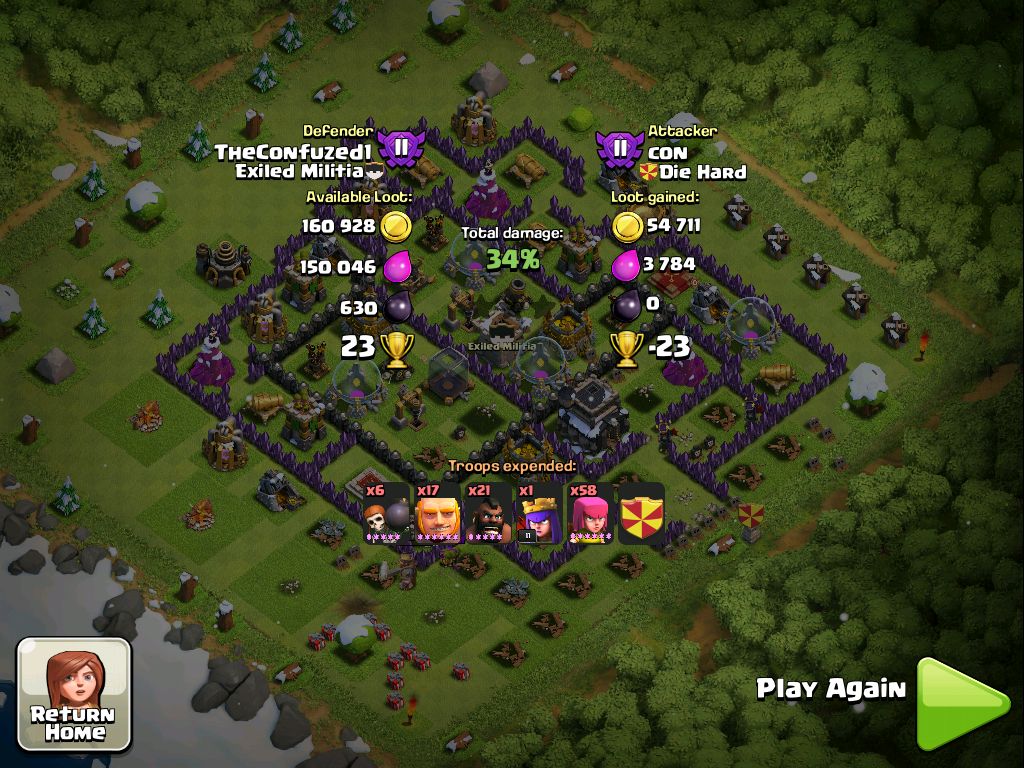Select the Archer Queen hero card
This screenshot has width=1024, height=768.
point(540,514)
